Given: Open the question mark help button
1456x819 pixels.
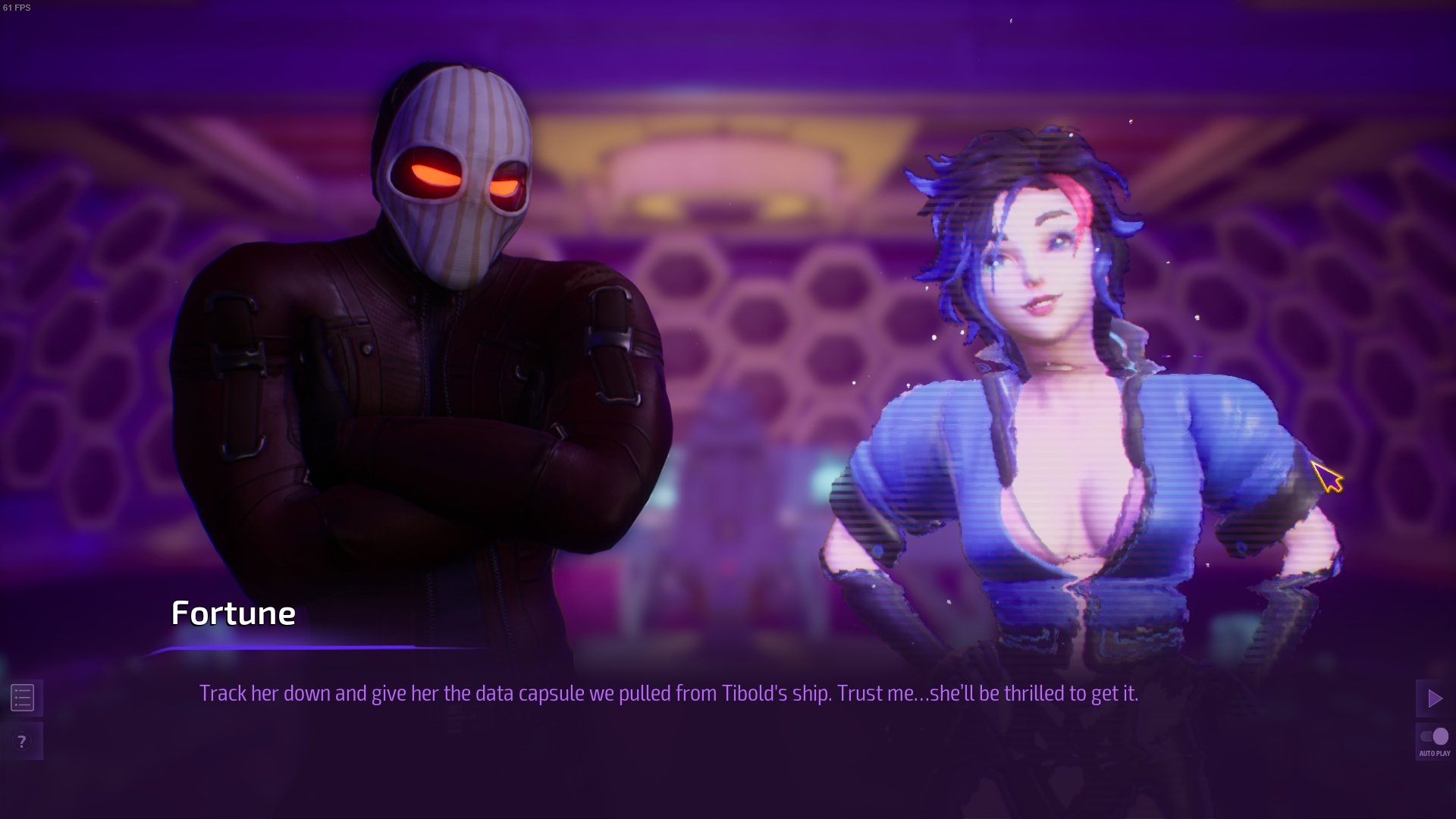Looking at the screenshot, I should [x=23, y=742].
